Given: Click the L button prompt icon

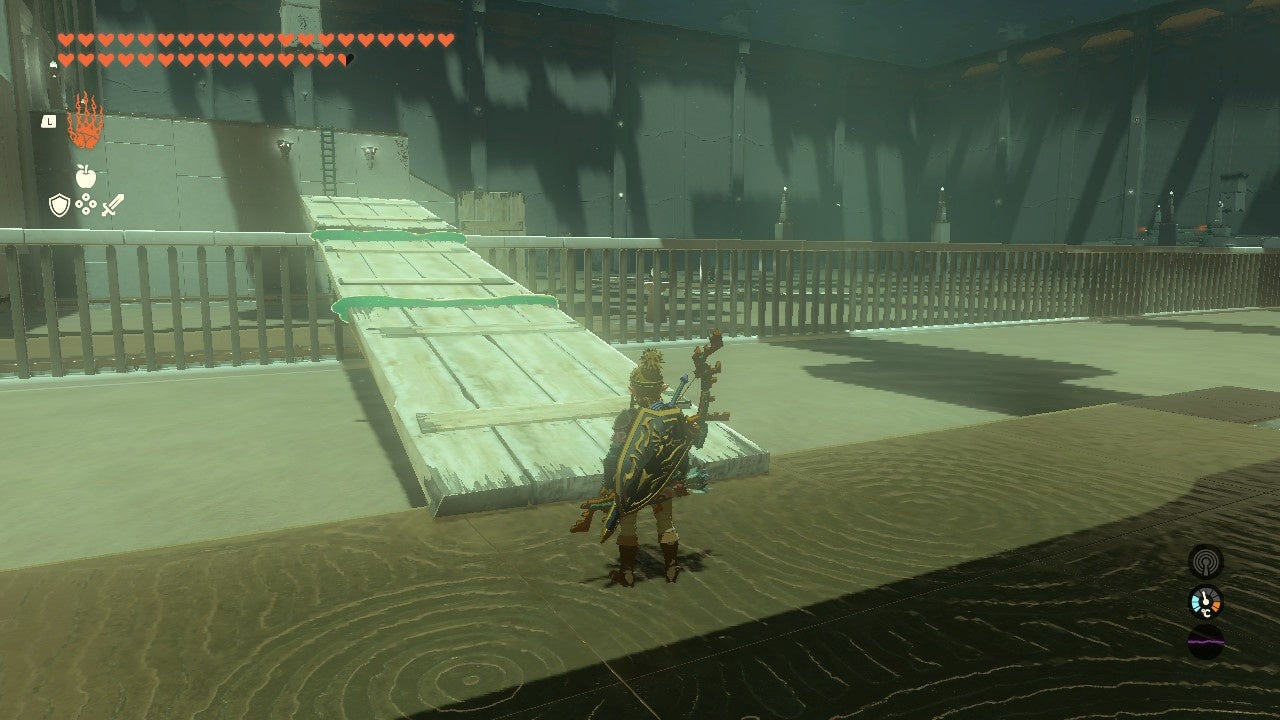Looking at the screenshot, I should point(49,121).
